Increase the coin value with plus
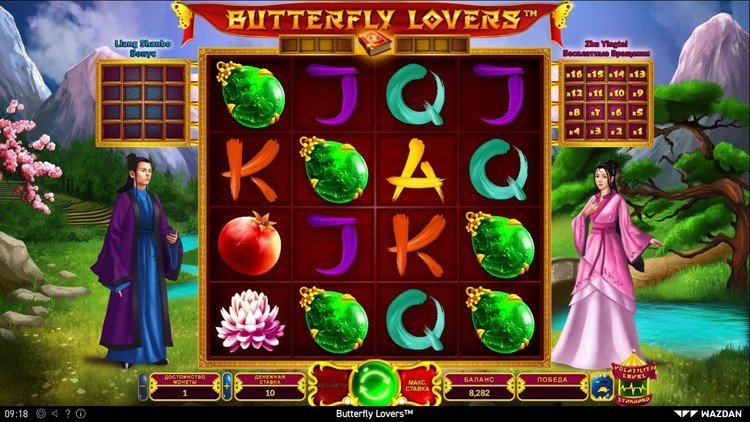The height and width of the screenshot is (422, 750). tap(227, 384)
